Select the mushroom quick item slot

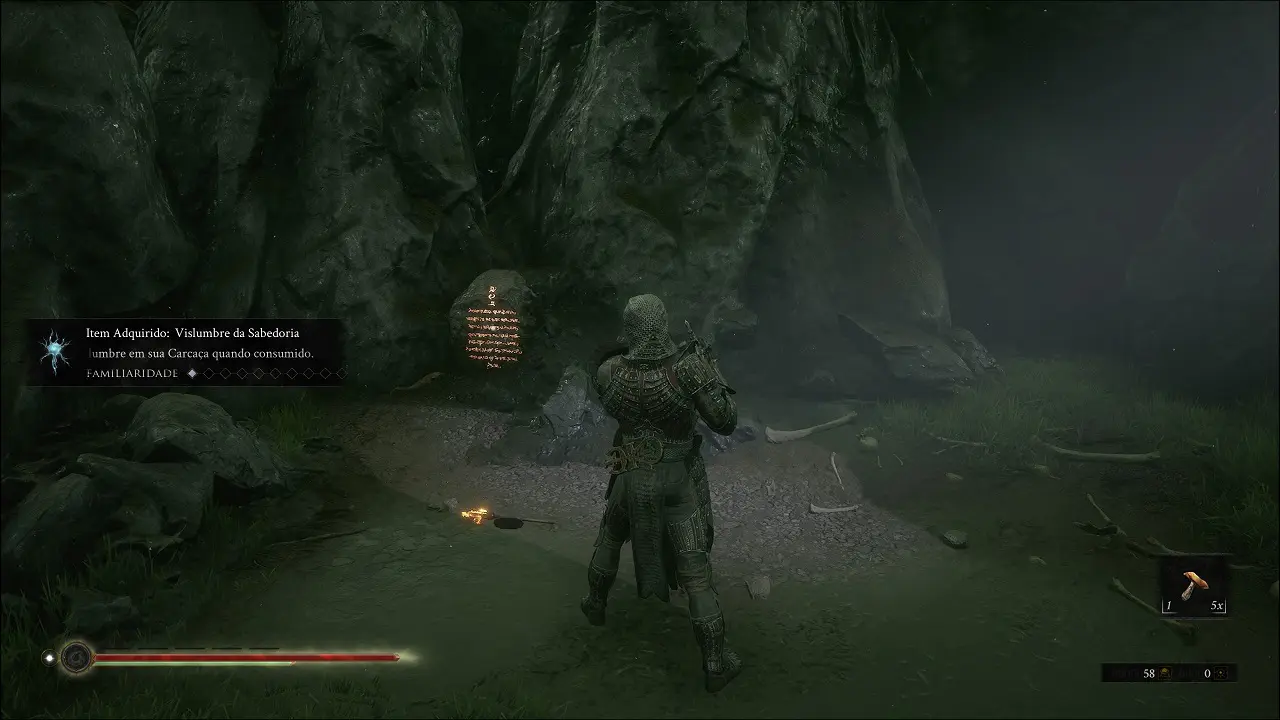point(1194,586)
